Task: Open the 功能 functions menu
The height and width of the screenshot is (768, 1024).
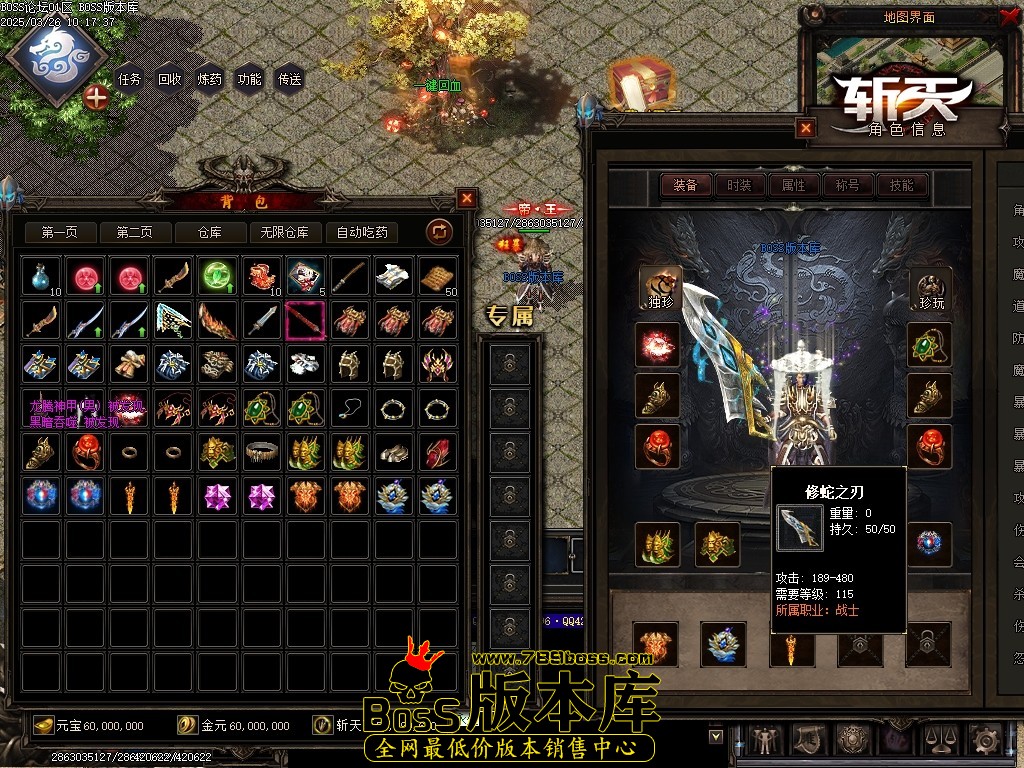Action: coord(249,79)
